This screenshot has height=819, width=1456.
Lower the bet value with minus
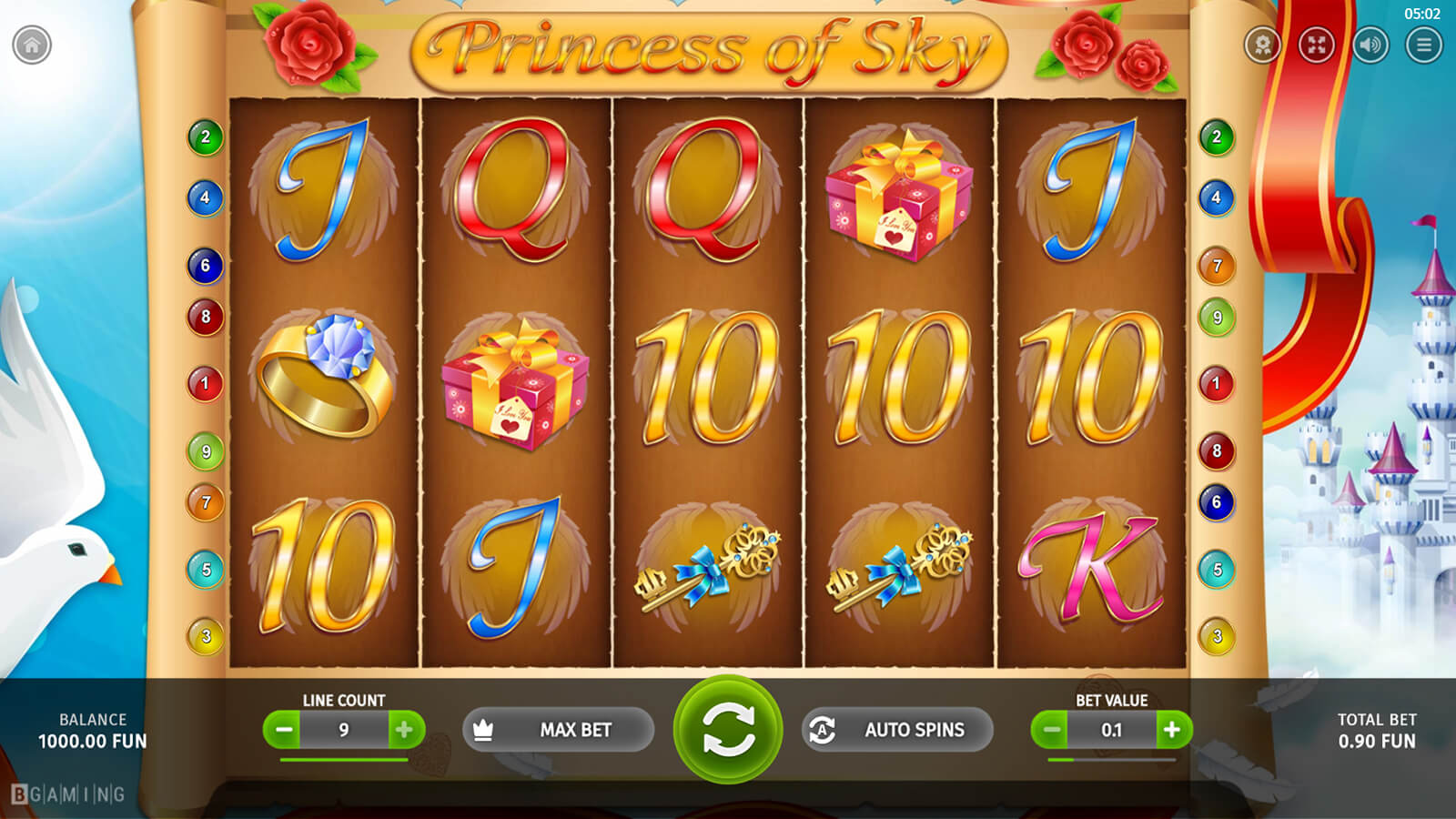click(x=1051, y=730)
